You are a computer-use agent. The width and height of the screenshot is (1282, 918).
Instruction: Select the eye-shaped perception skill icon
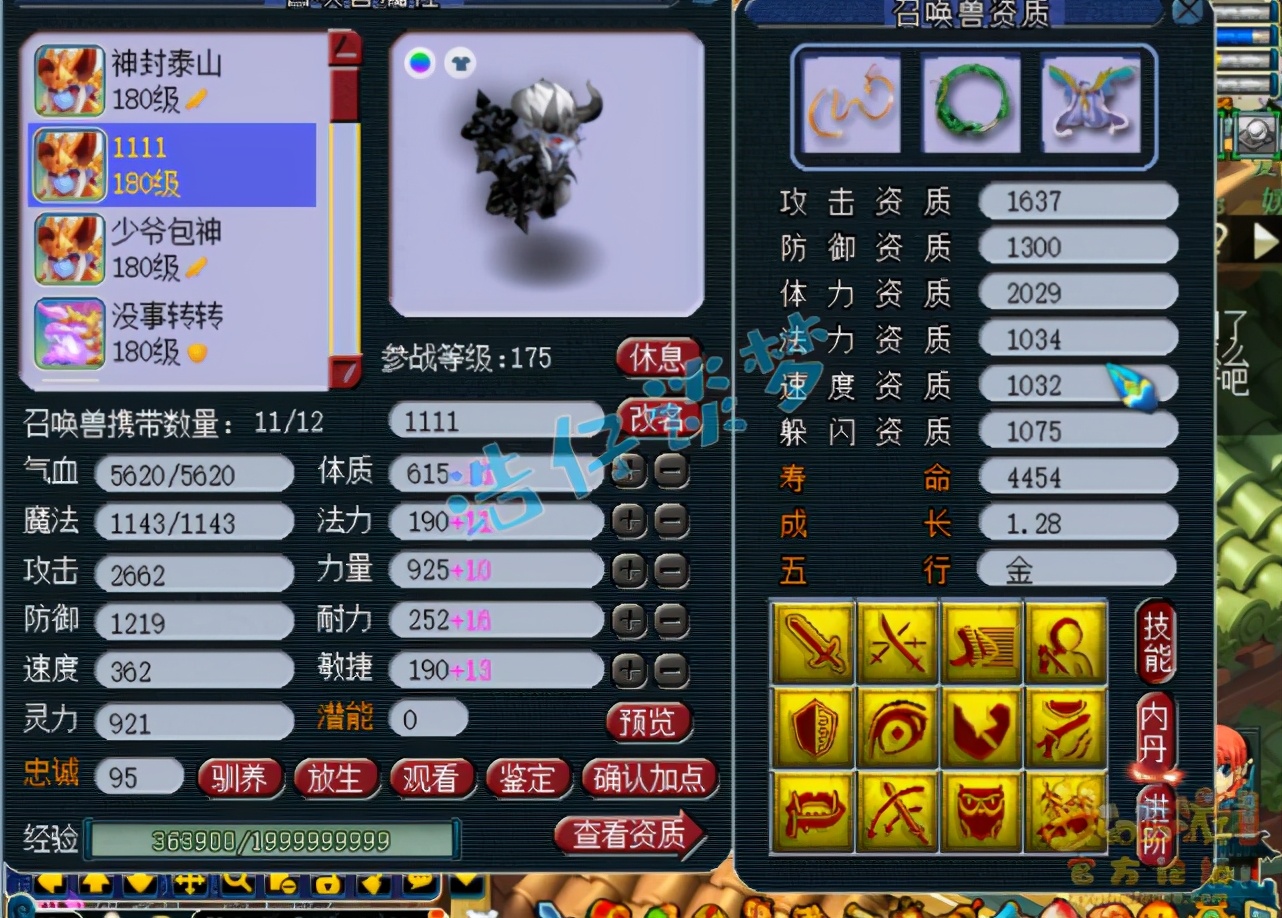897,725
